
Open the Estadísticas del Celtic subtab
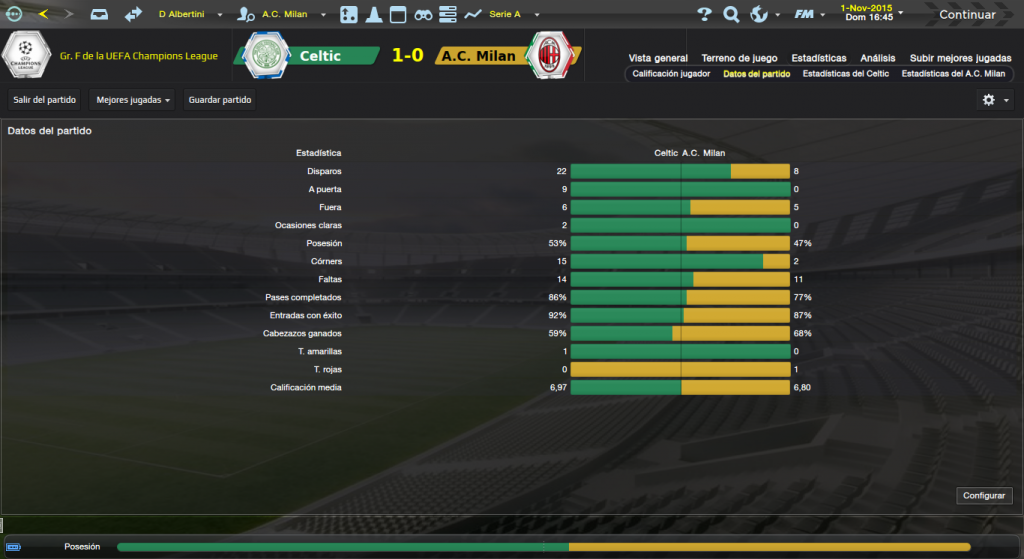[x=845, y=74]
